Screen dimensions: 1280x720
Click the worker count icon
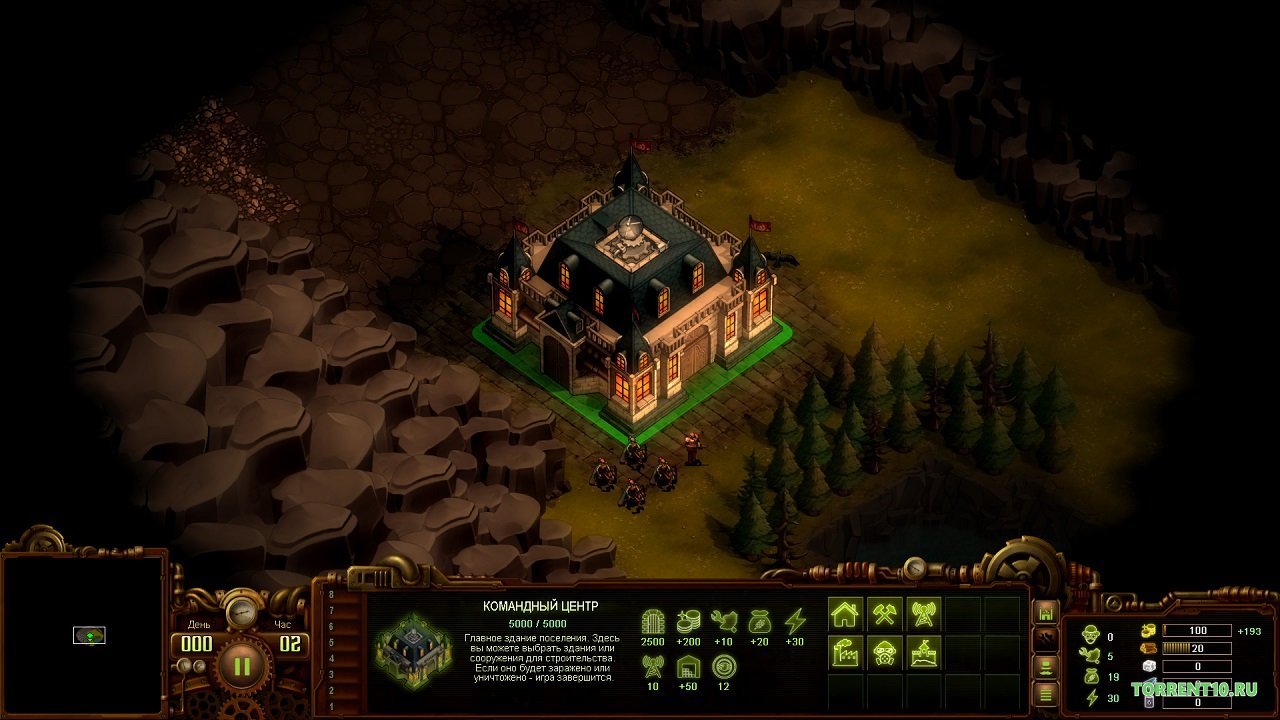[x=1091, y=633]
